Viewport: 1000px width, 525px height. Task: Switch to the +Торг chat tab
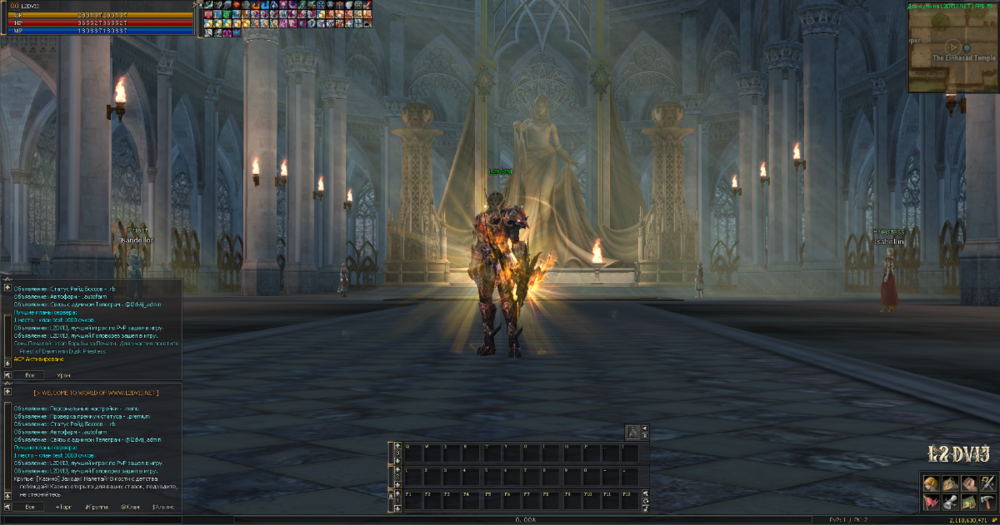coord(63,508)
